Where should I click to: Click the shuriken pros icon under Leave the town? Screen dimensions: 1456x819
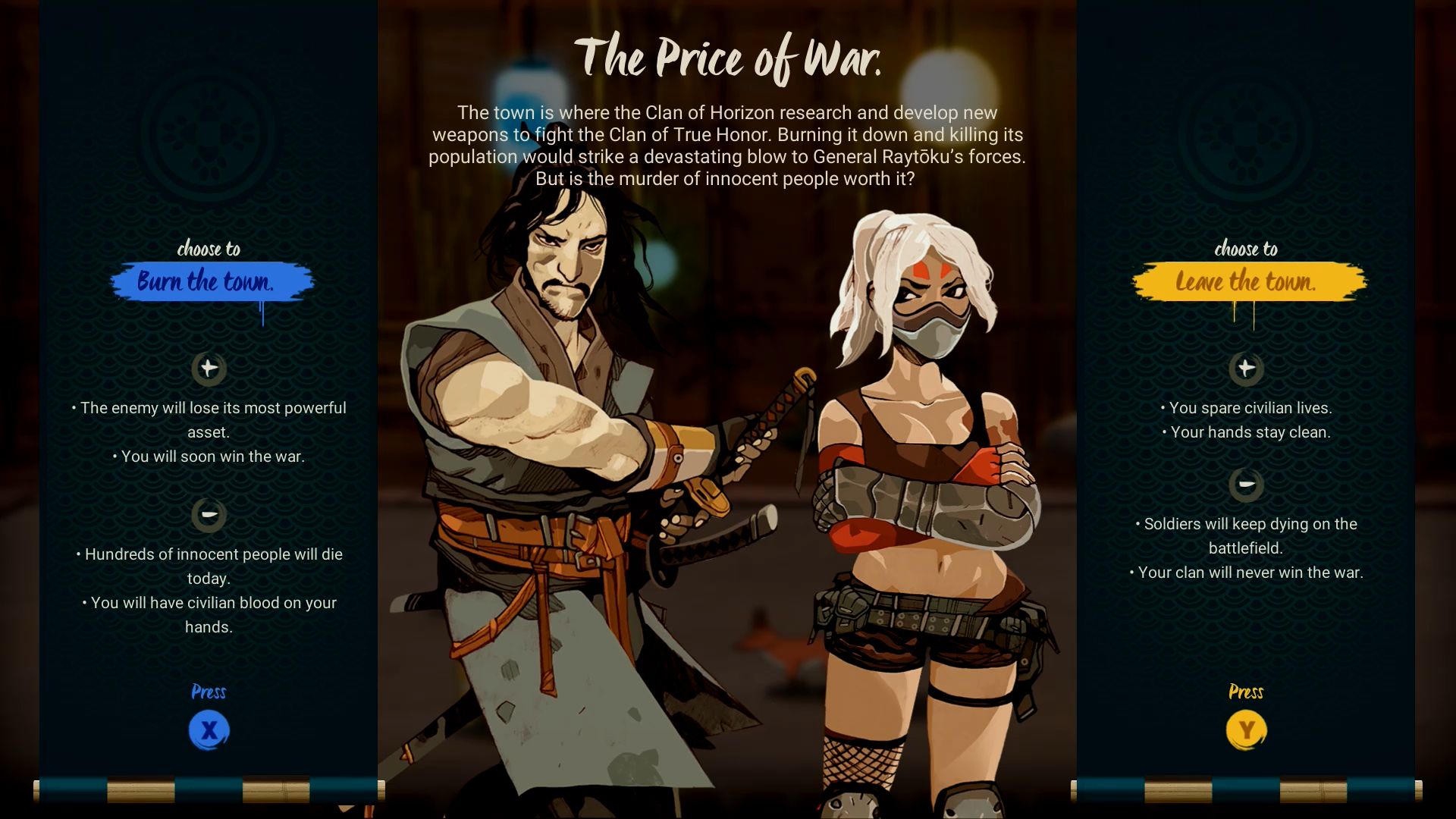tap(1247, 369)
